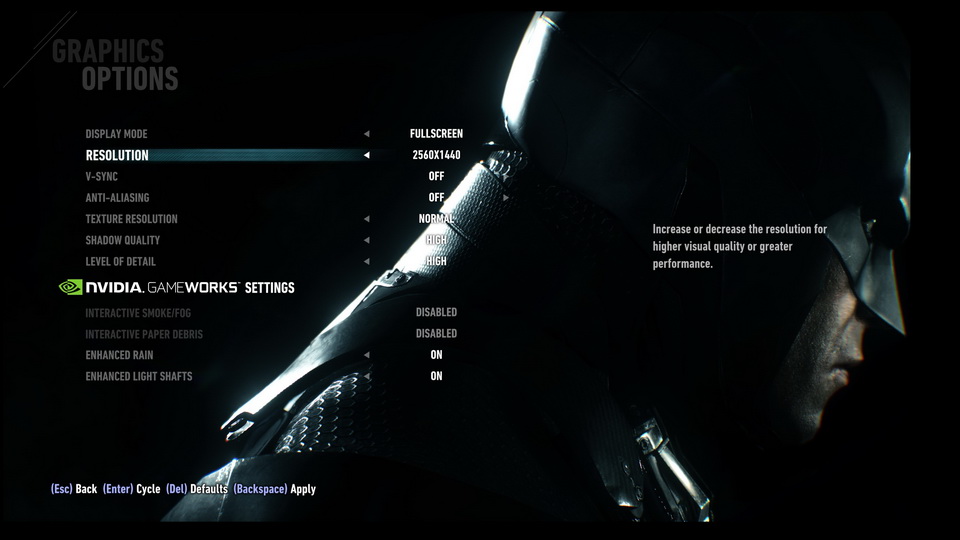This screenshot has height=540, width=960.
Task: Select the Anti-Aliasing option
Action: [x=117, y=198]
